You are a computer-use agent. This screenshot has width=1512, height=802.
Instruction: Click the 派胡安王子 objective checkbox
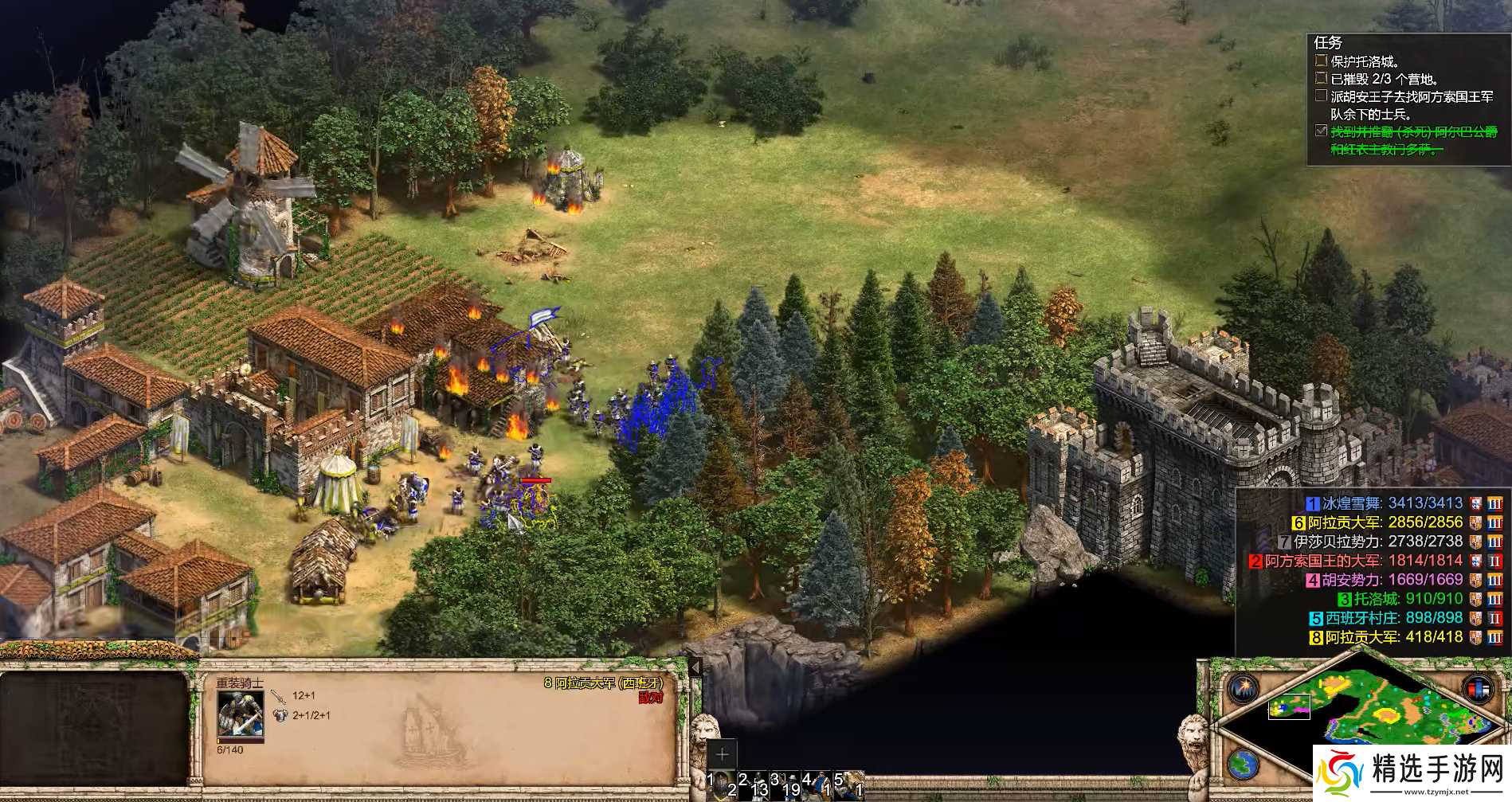tap(1321, 96)
